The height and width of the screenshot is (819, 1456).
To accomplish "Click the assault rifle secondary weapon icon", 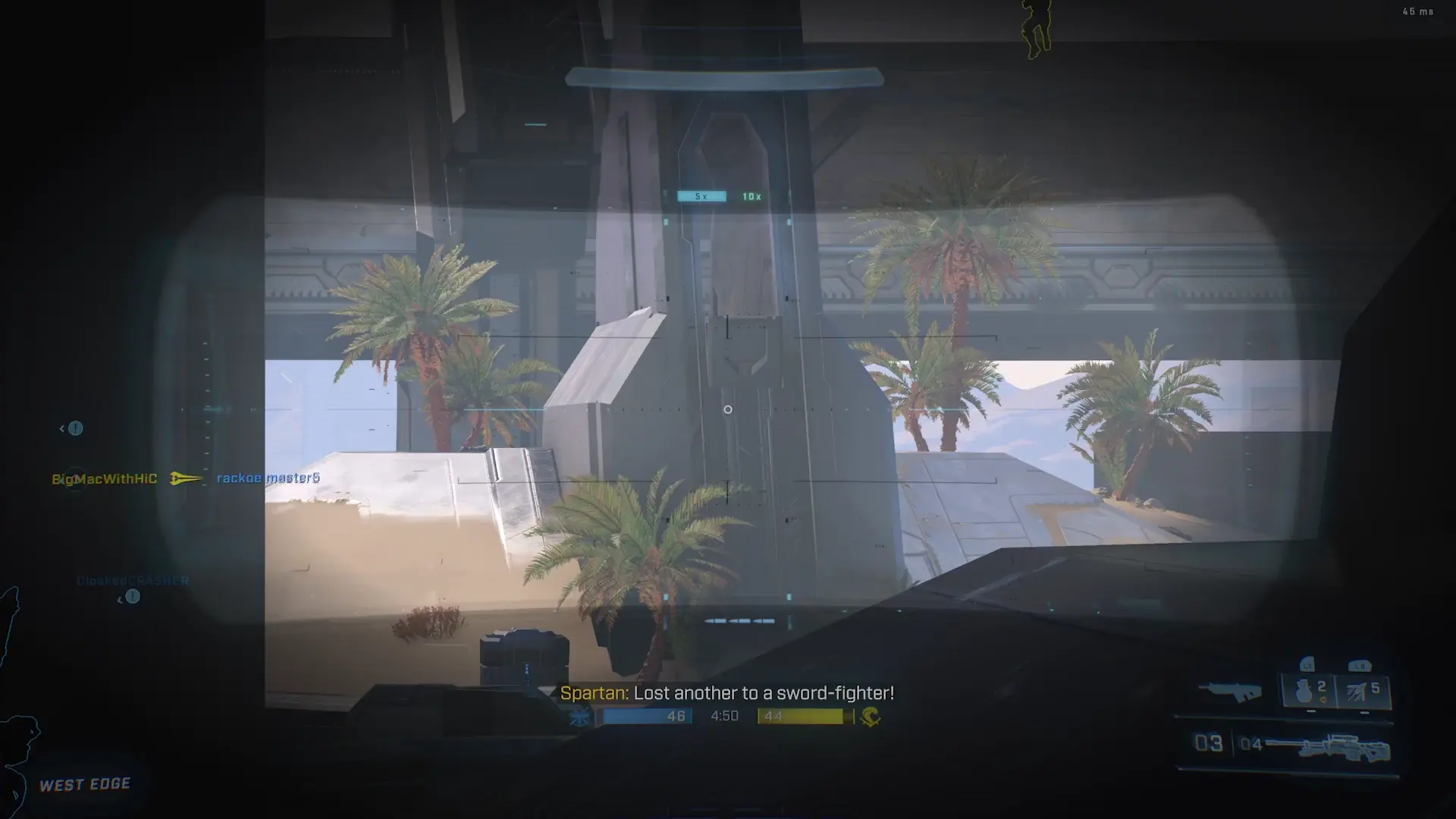I will [x=1231, y=692].
